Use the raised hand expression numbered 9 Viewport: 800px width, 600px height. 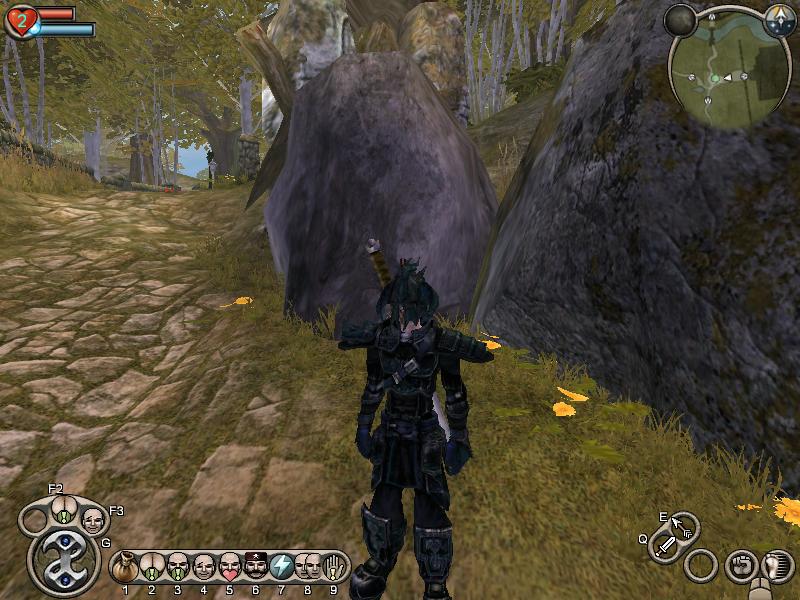(x=333, y=567)
